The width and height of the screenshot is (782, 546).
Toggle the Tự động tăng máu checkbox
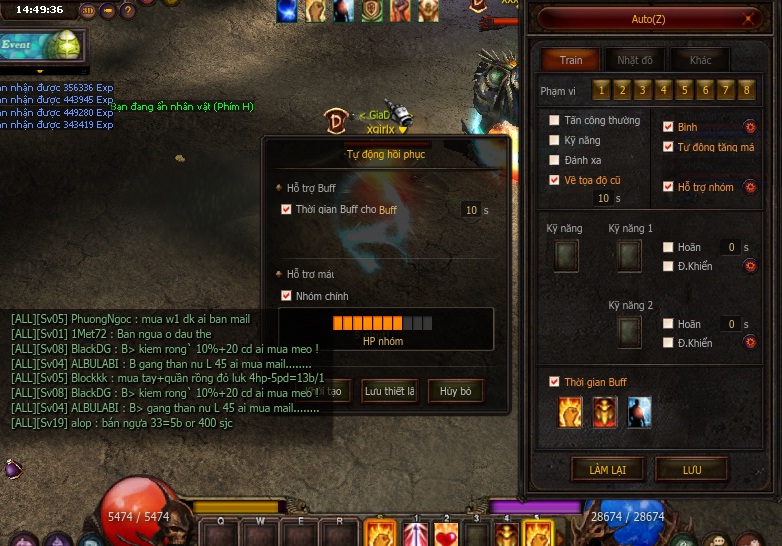coord(669,147)
